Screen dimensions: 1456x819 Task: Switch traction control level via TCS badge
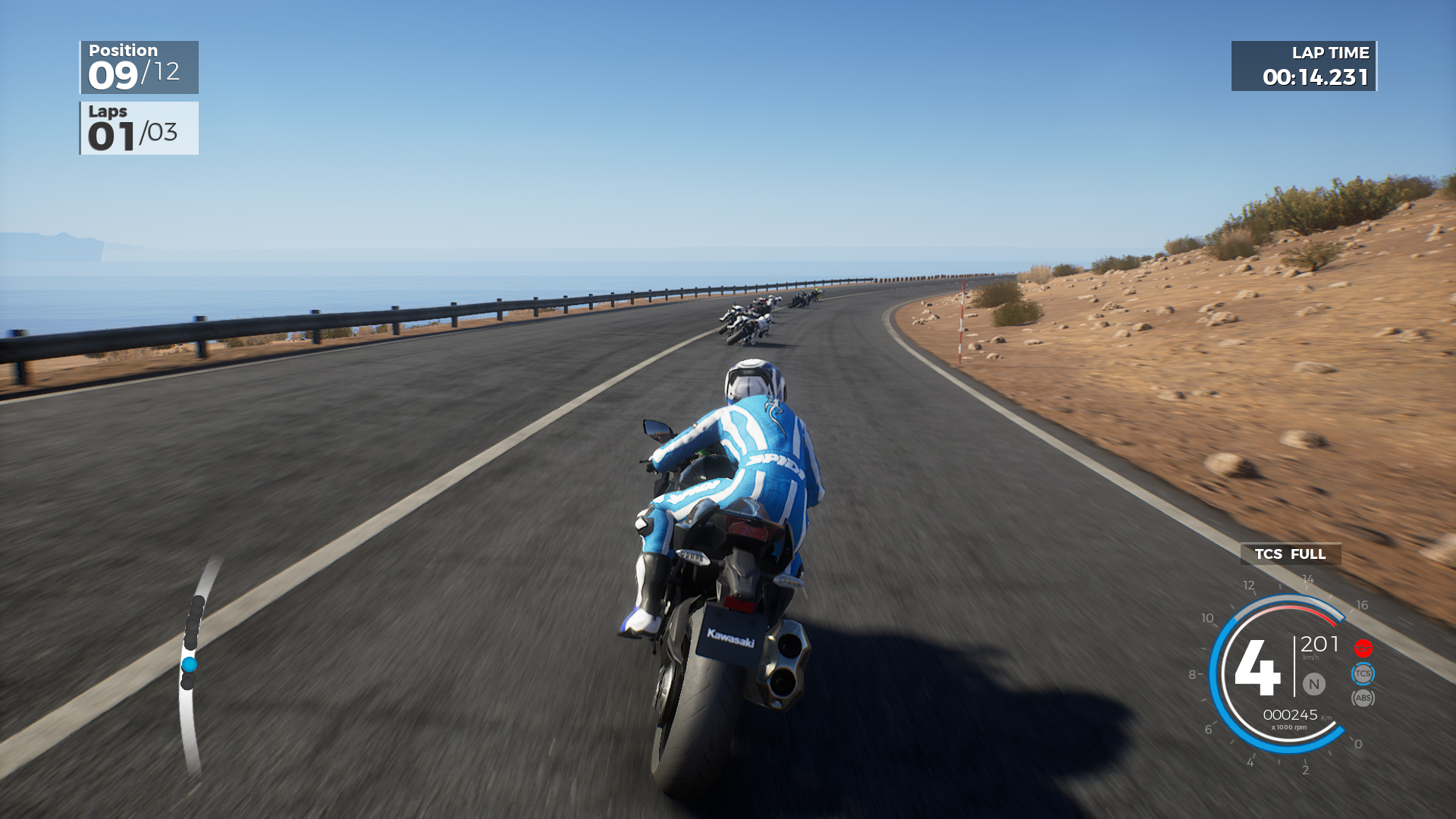click(x=1363, y=673)
